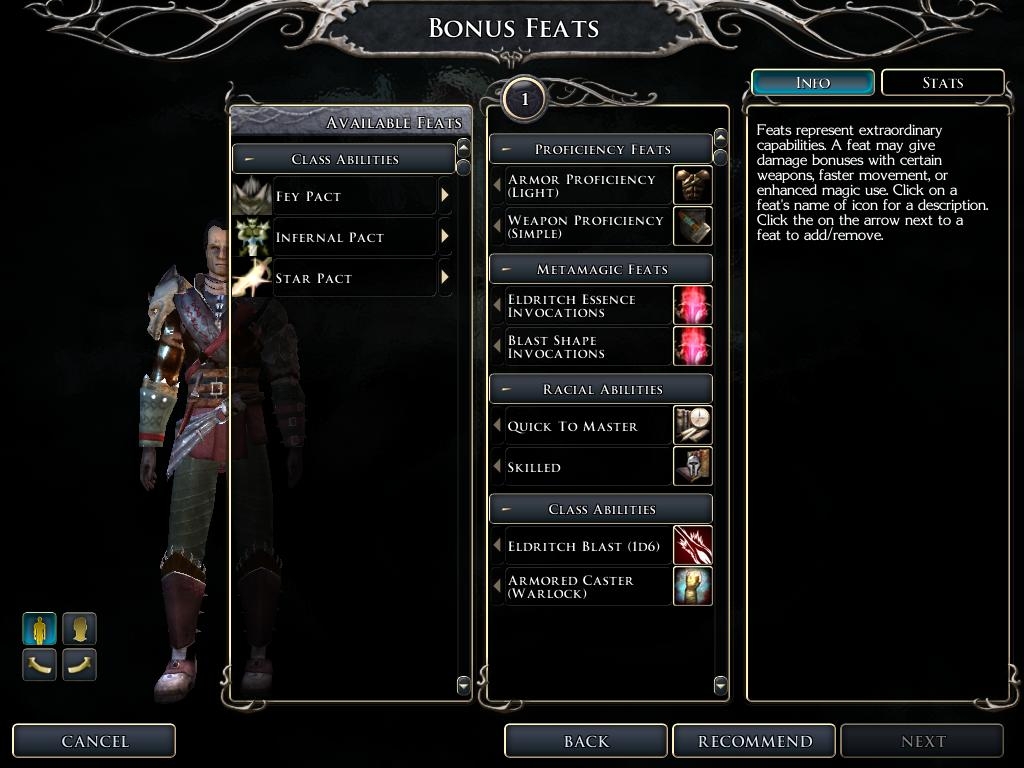Click the Eldritch Blast (1d6) icon
The image size is (1024, 768).
pyautogui.click(x=692, y=546)
